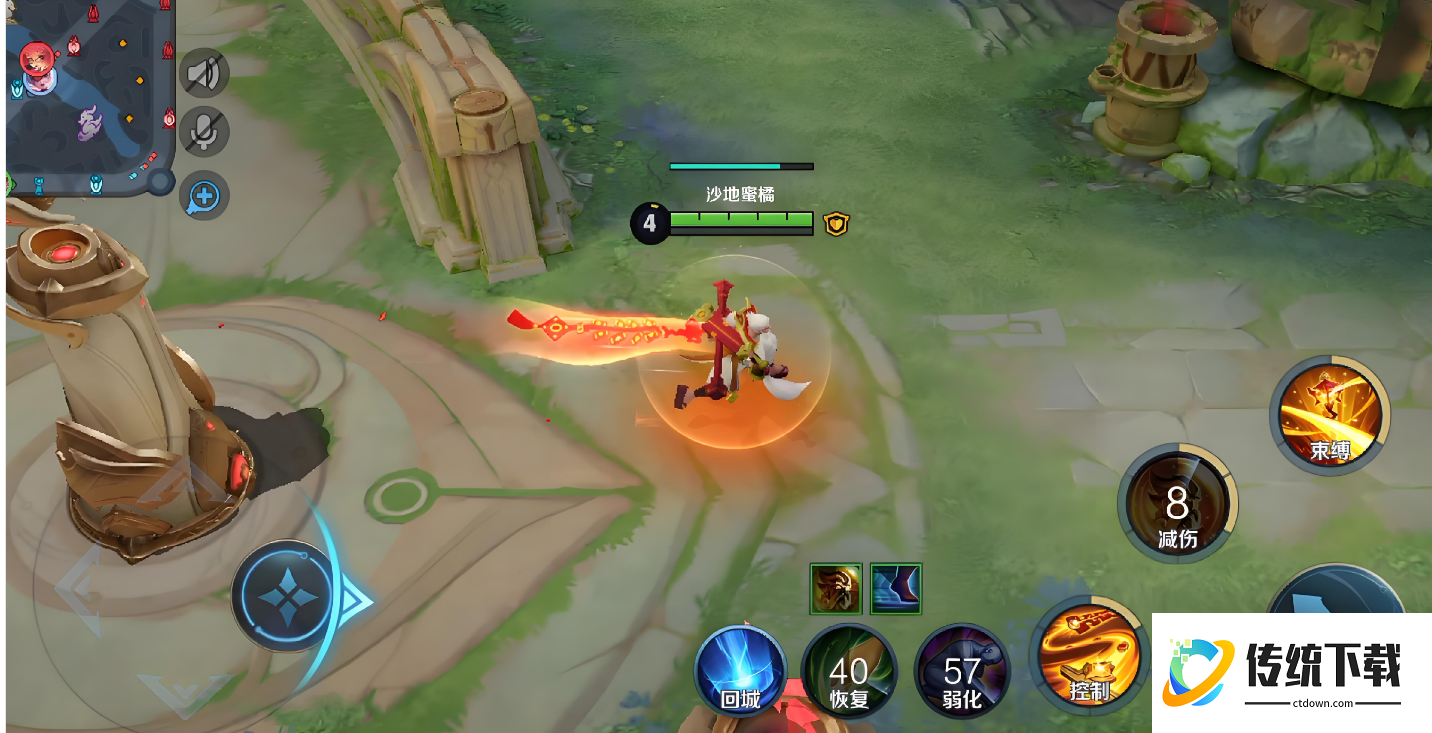The image size is (1432, 733).
Task: Select the blue boots item slot
Action: [896, 589]
